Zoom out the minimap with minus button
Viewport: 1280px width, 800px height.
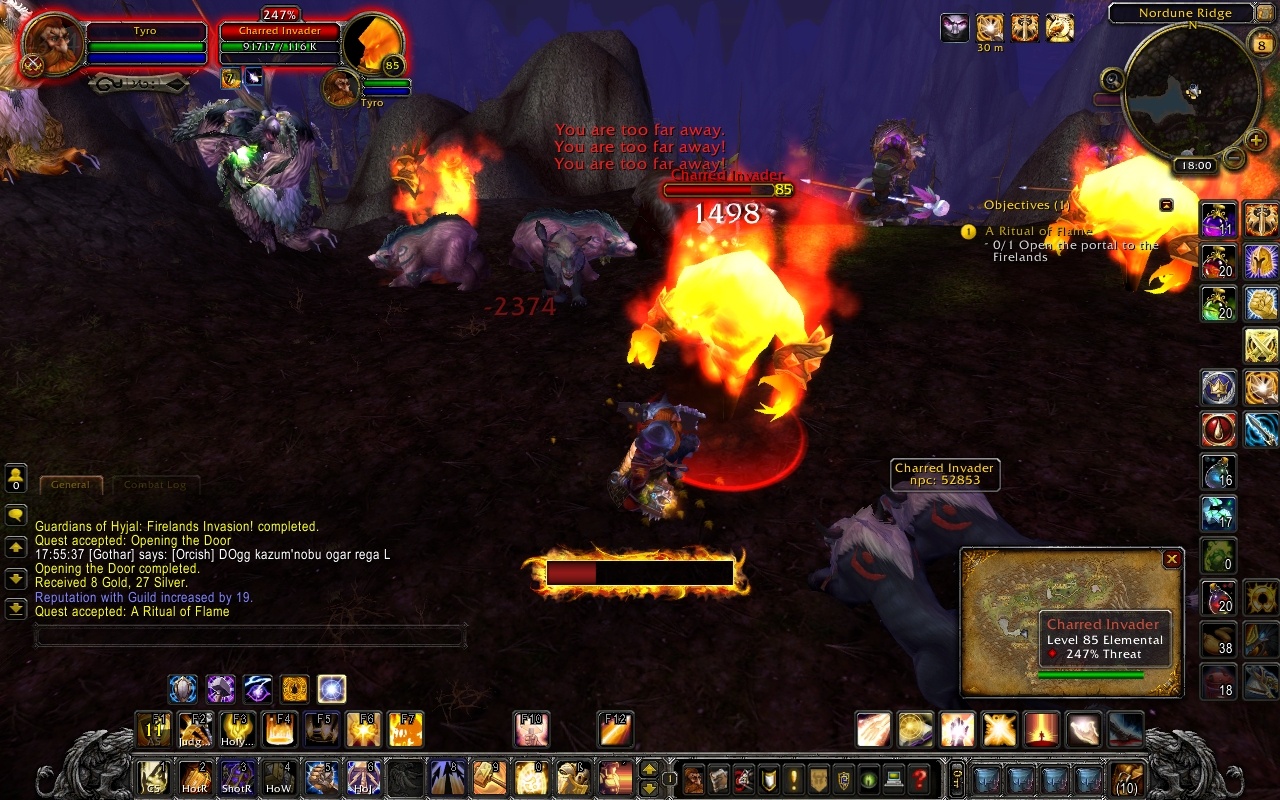pyautogui.click(x=1234, y=158)
